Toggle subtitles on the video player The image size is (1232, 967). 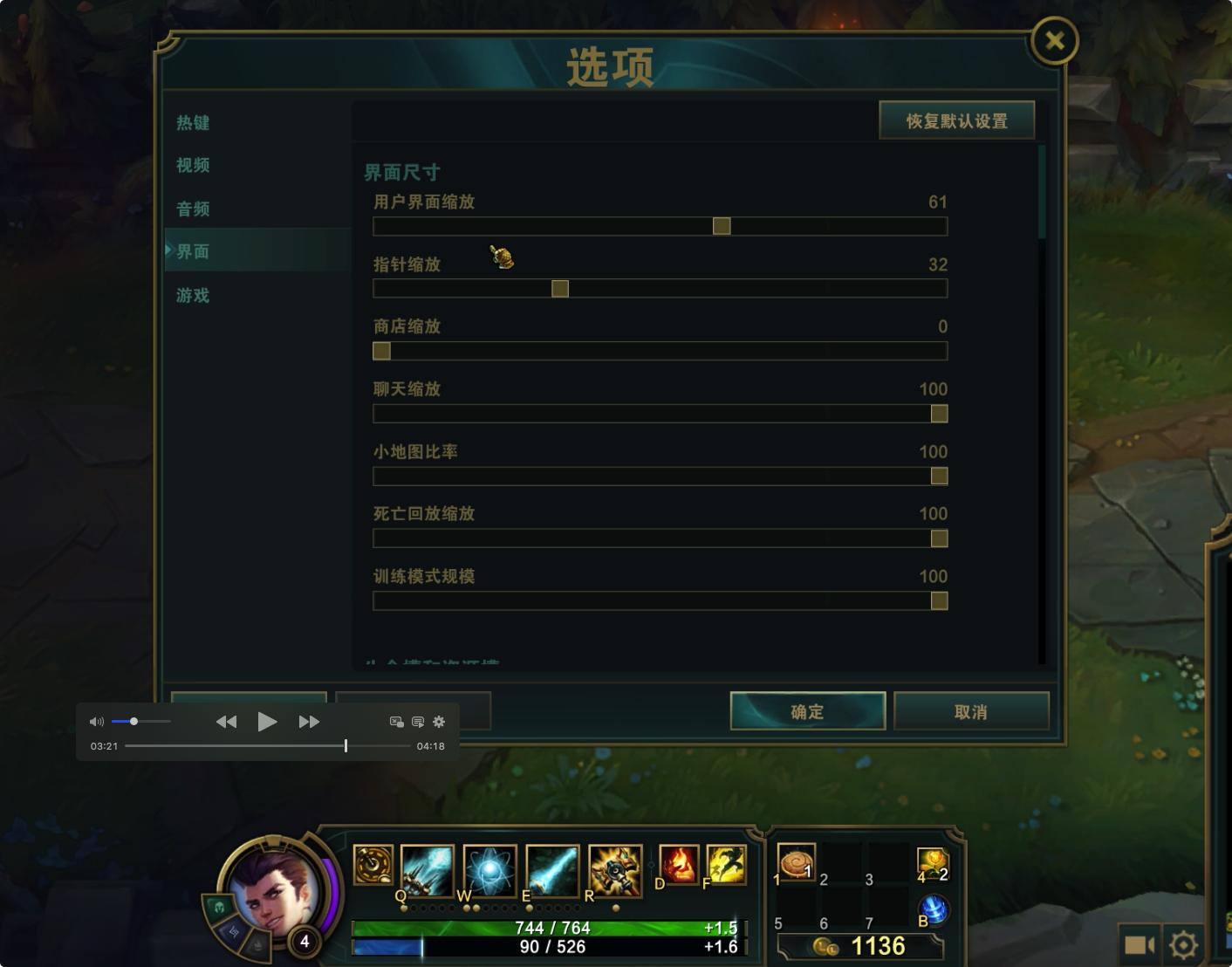point(418,722)
